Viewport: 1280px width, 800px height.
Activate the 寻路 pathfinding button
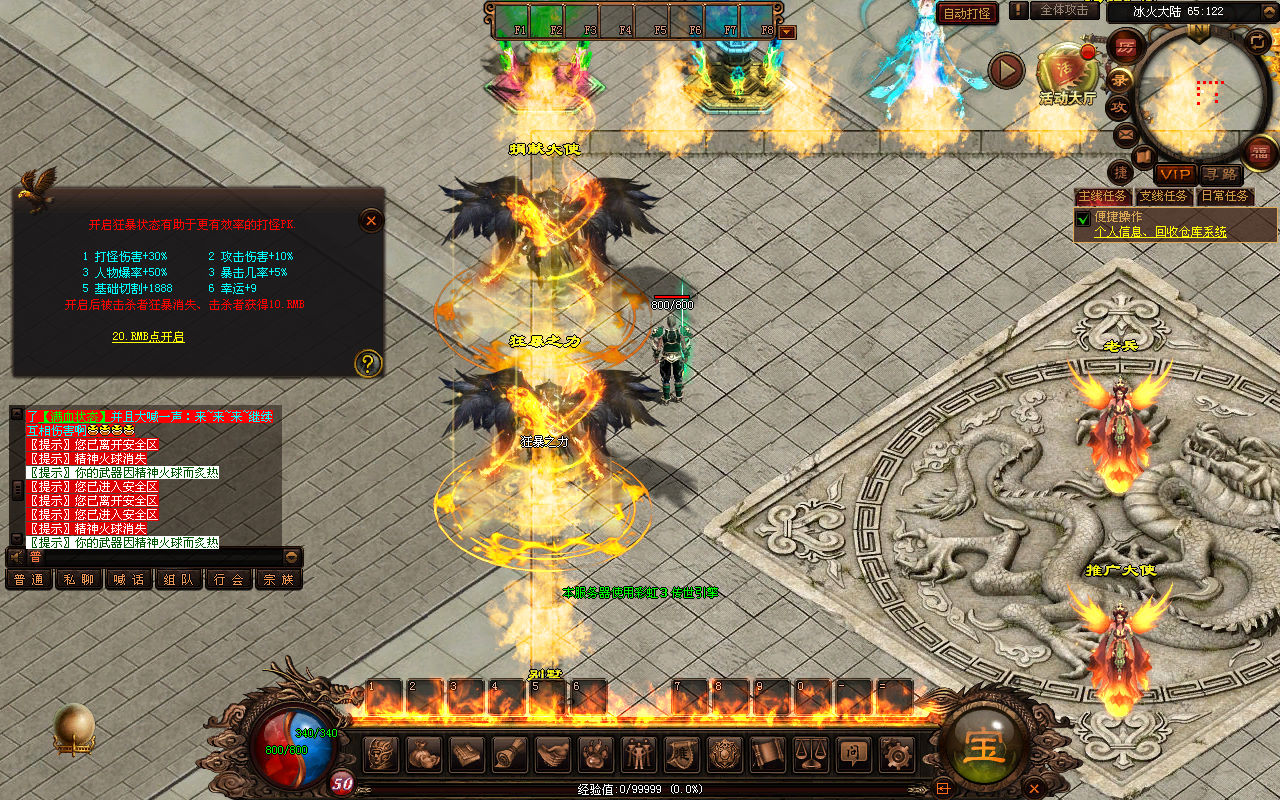[1219, 174]
